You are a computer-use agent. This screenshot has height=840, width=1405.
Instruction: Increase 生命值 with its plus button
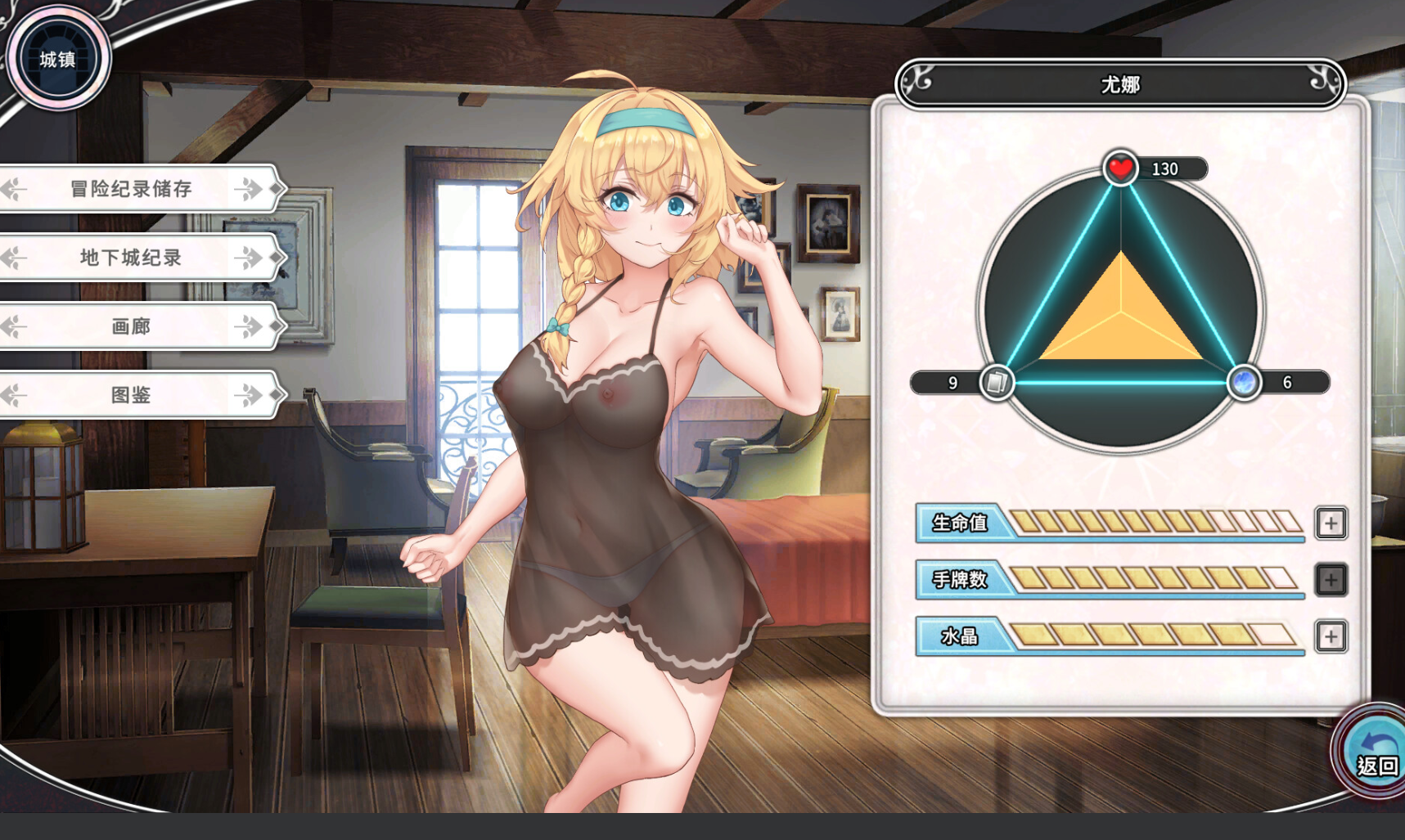(1331, 523)
